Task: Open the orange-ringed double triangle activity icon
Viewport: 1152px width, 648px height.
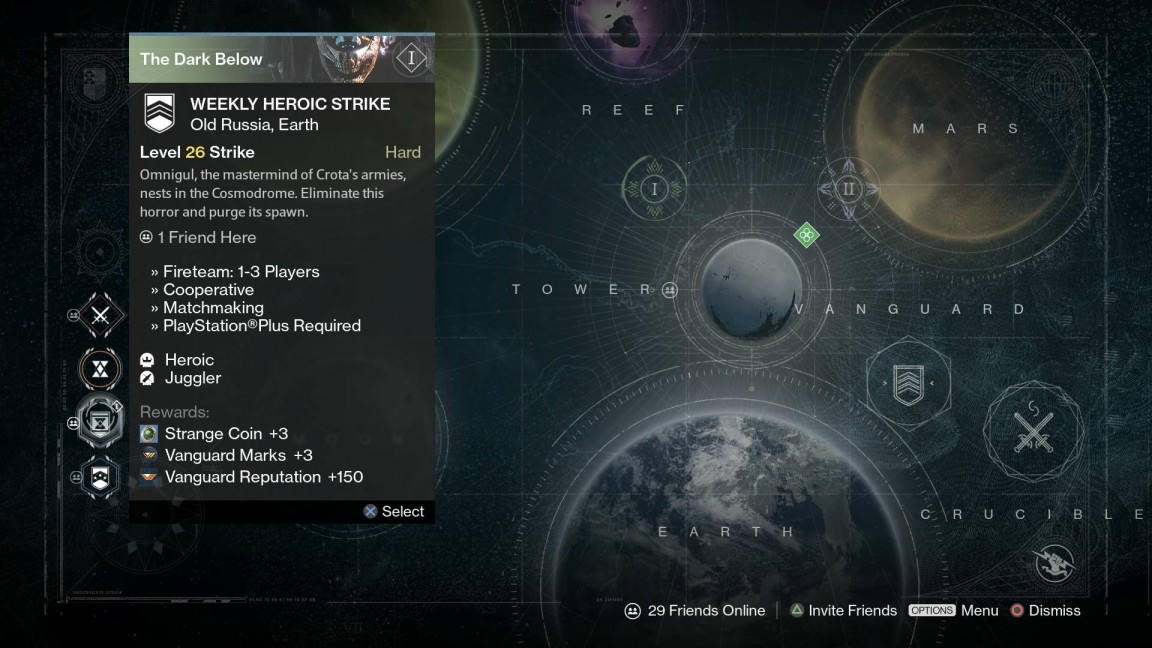Action: pyautogui.click(x=101, y=369)
